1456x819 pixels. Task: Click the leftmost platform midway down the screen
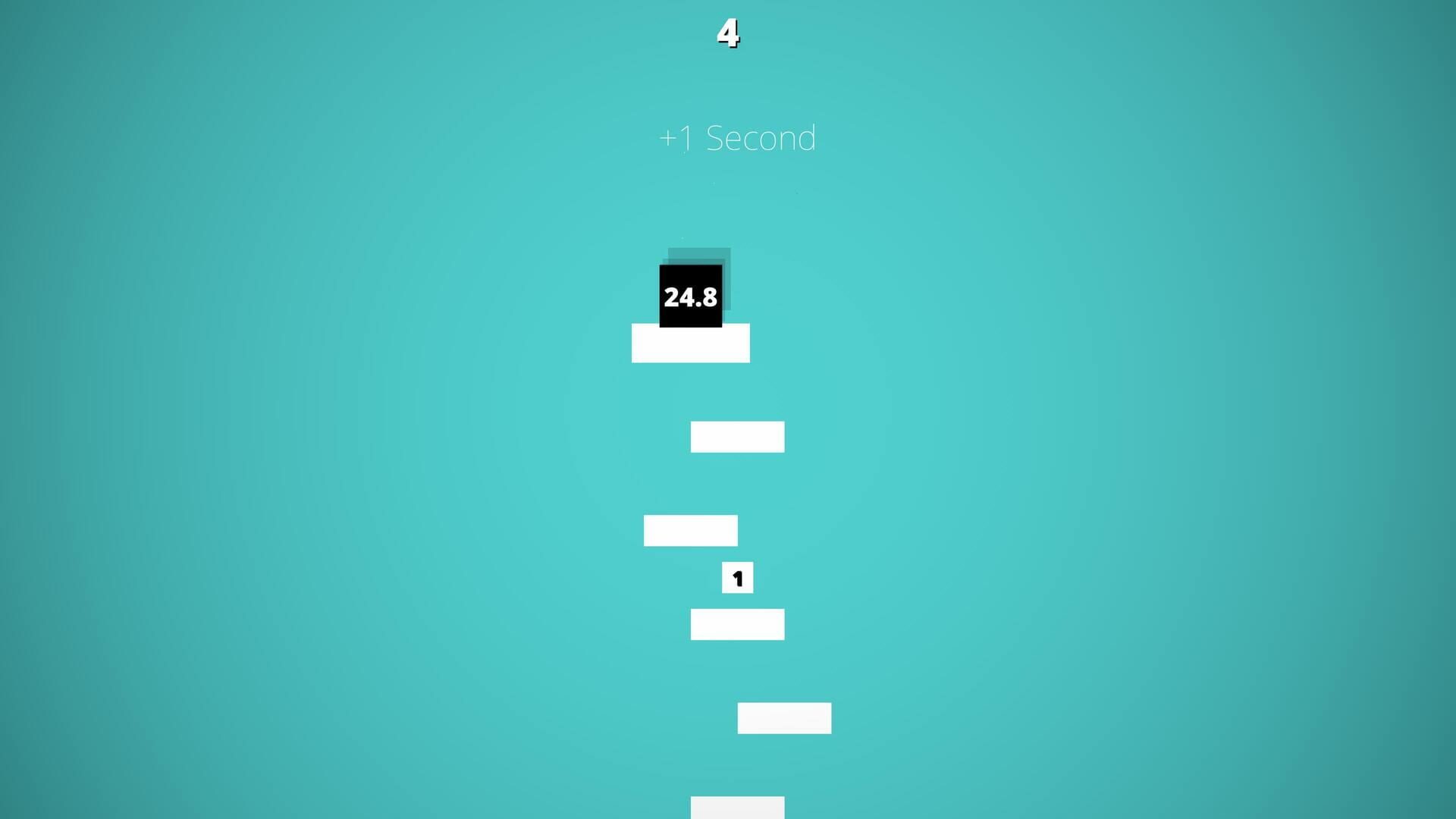click(689, 530)
